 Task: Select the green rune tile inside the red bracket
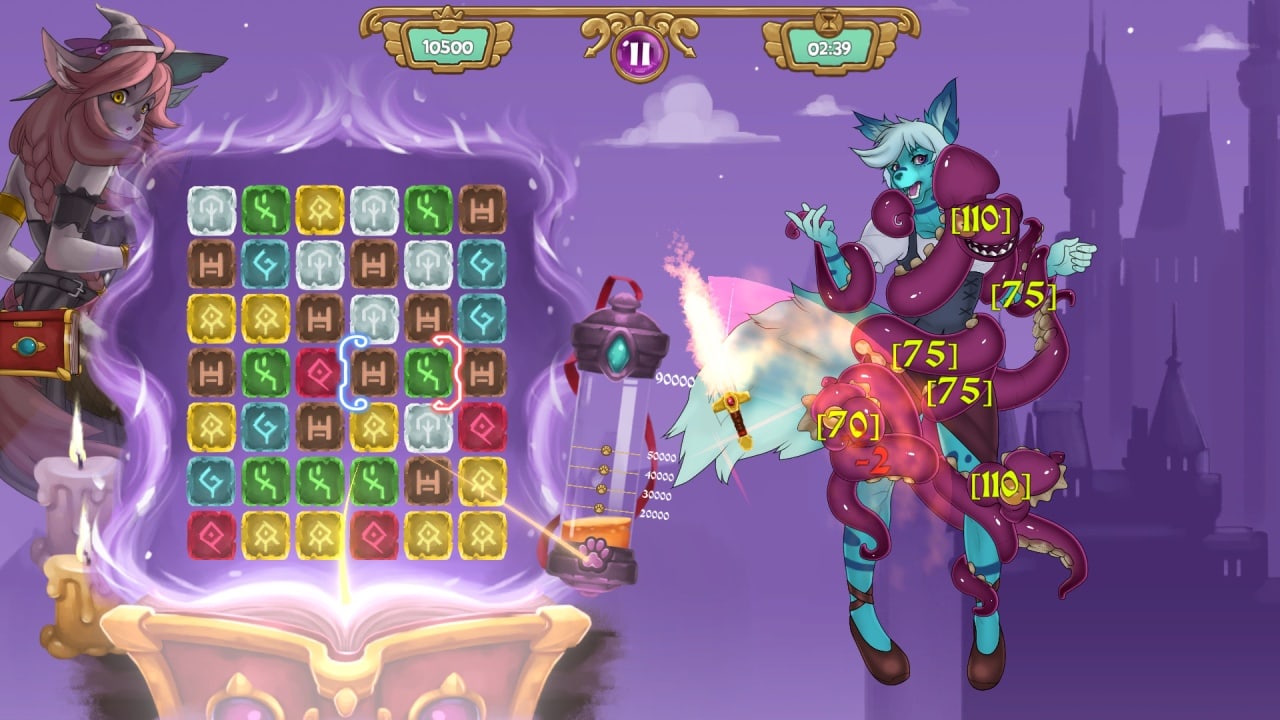tap(428, 372)
